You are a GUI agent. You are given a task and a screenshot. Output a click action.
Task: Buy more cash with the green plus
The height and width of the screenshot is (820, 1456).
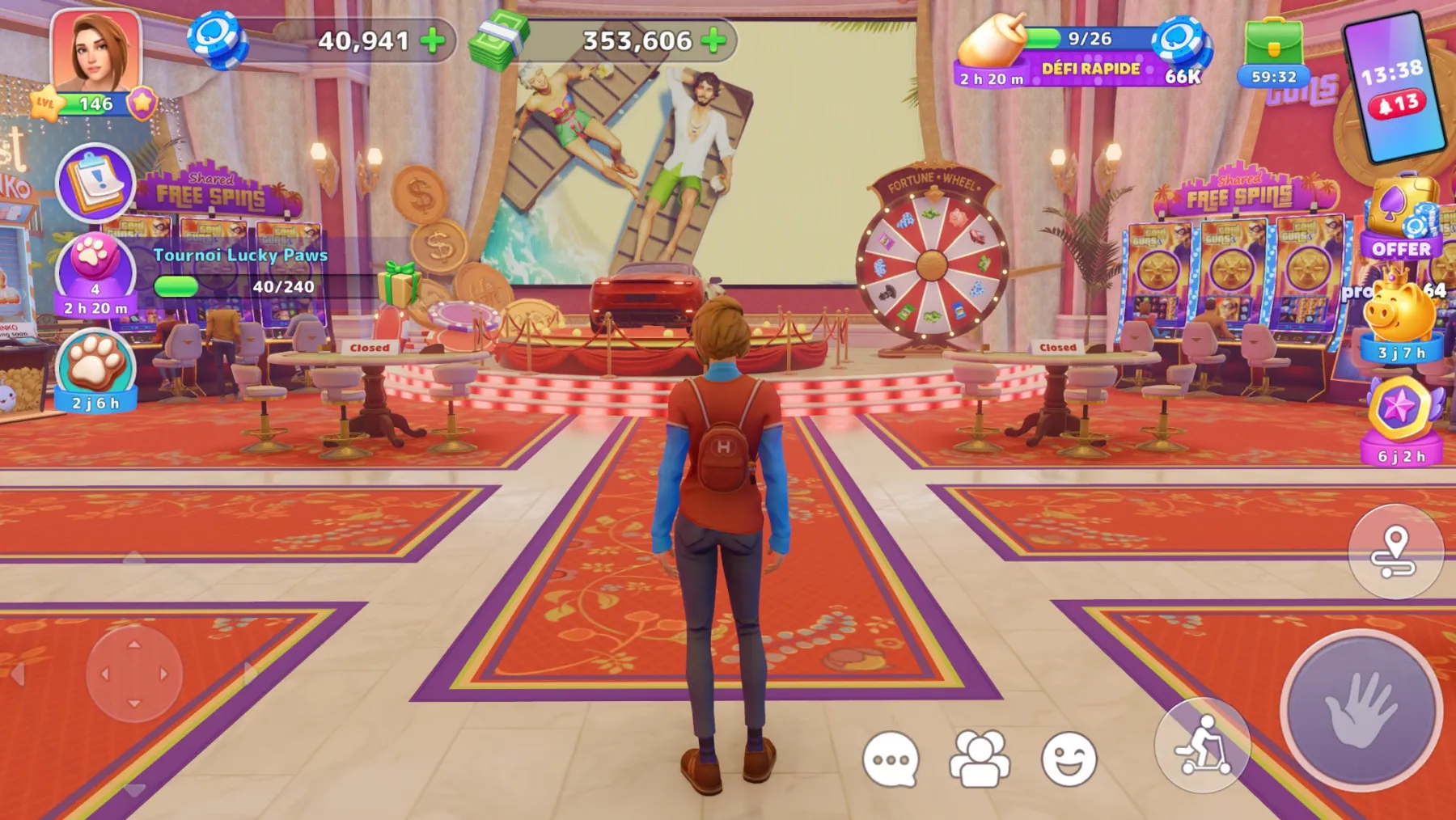tap(713, 40)
